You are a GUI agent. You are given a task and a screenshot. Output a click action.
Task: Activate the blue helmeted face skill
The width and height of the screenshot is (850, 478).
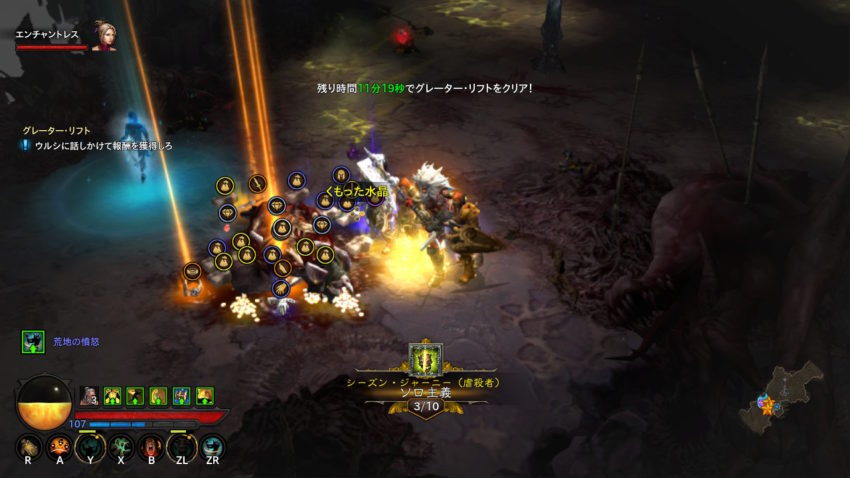[x=212, y=446]
